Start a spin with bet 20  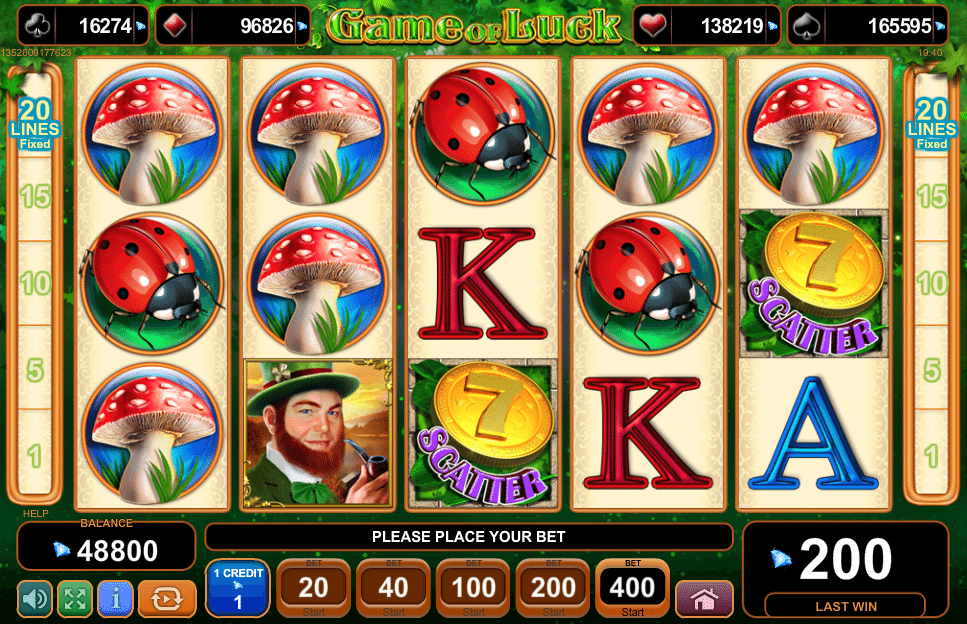point(313,589)
